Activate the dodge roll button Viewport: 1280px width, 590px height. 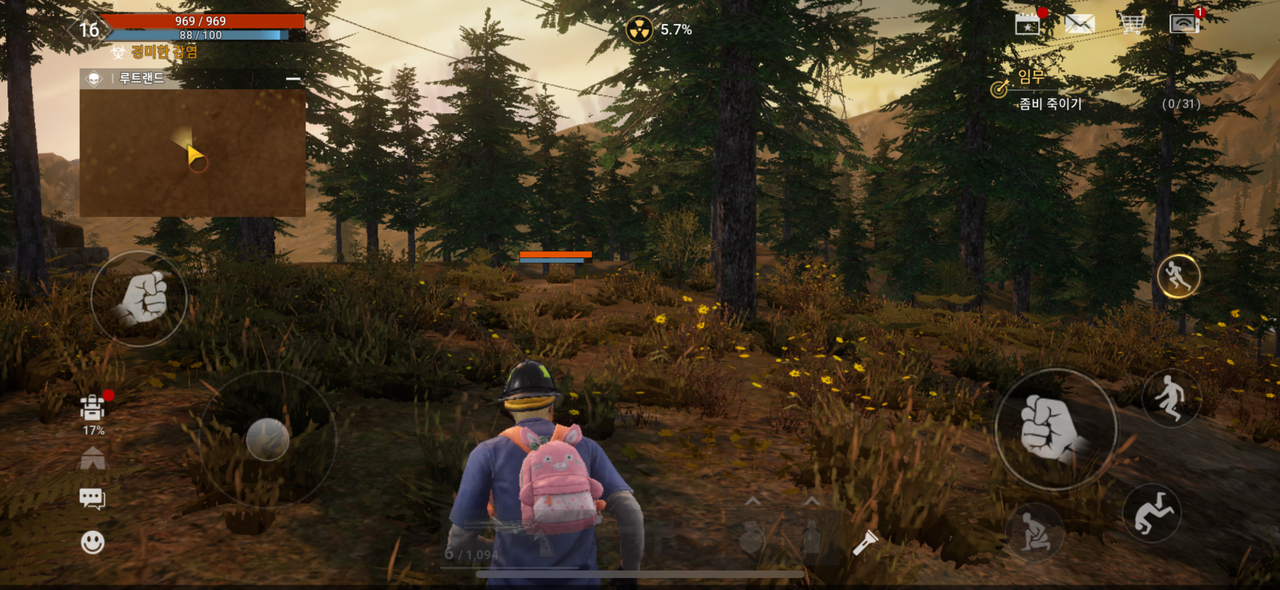1151,512
